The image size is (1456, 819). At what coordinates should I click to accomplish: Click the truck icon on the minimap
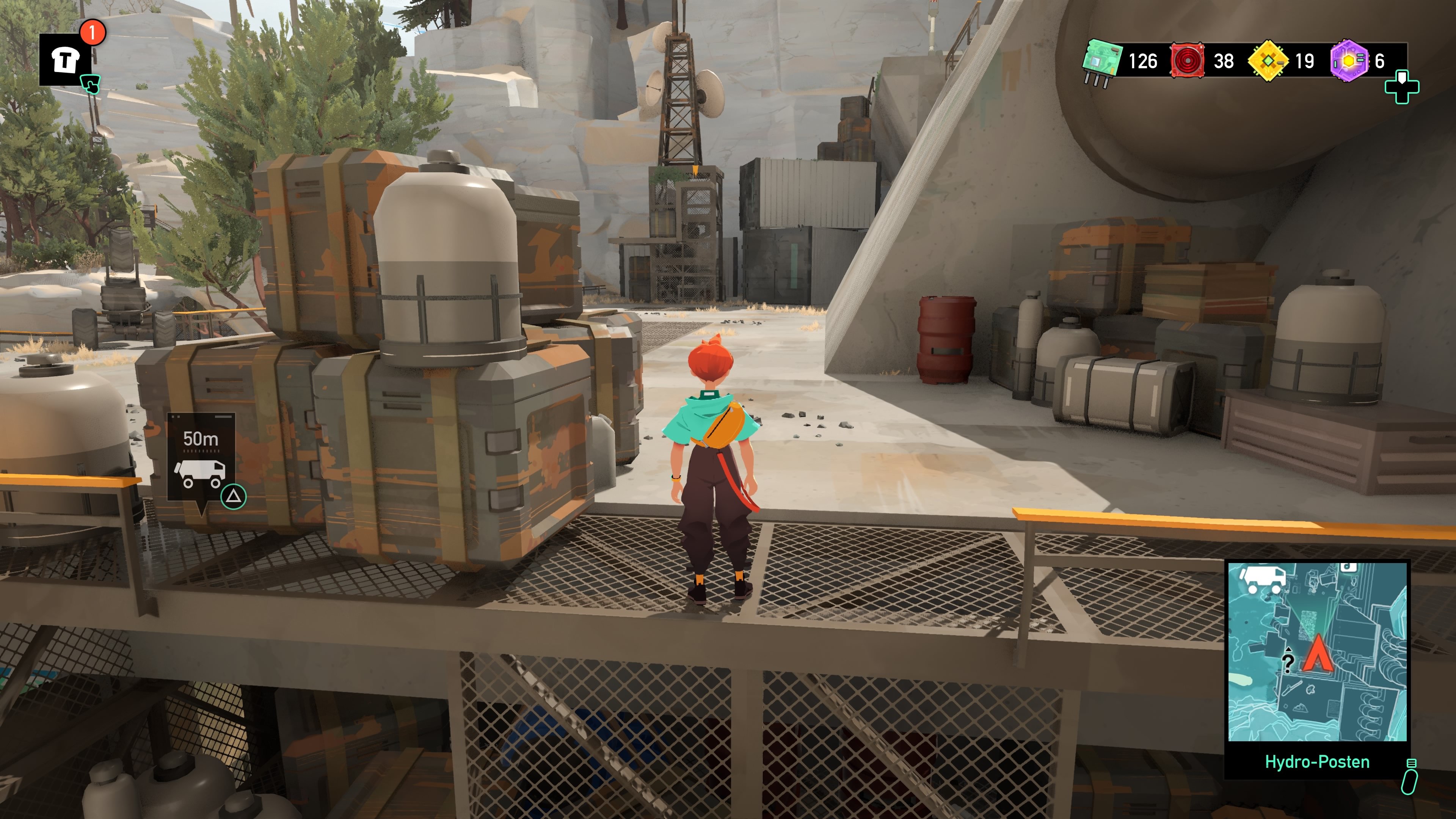(1263, 579)
